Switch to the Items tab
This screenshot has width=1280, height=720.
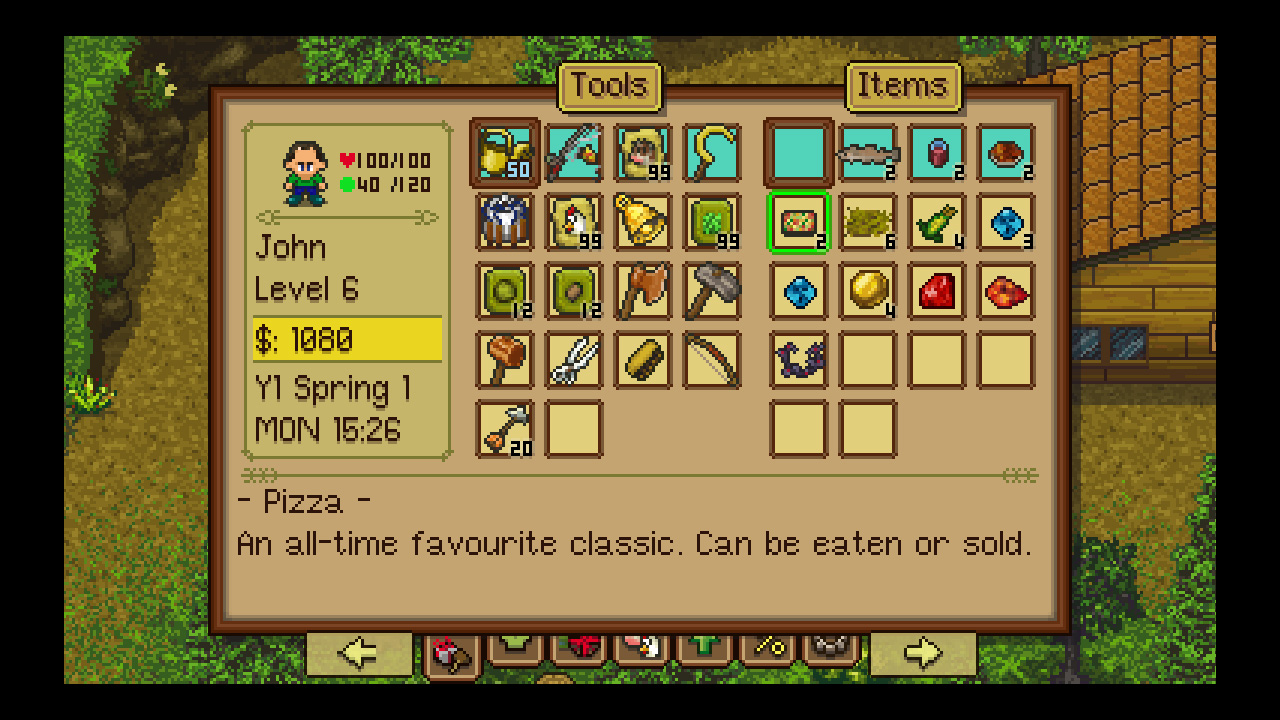[903, 86]
